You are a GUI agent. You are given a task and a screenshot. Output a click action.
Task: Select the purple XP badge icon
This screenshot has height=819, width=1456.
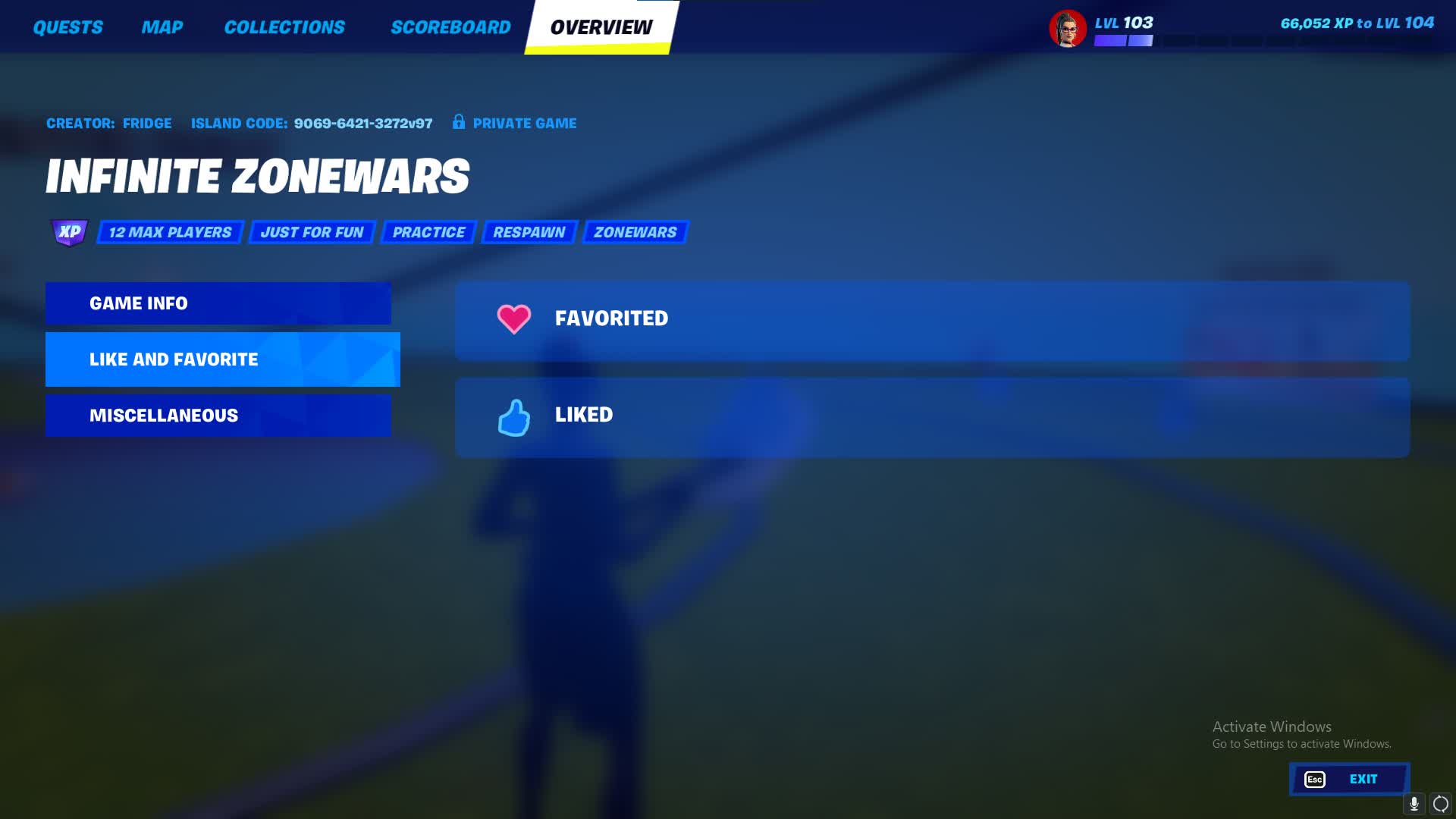pos(67,231)
